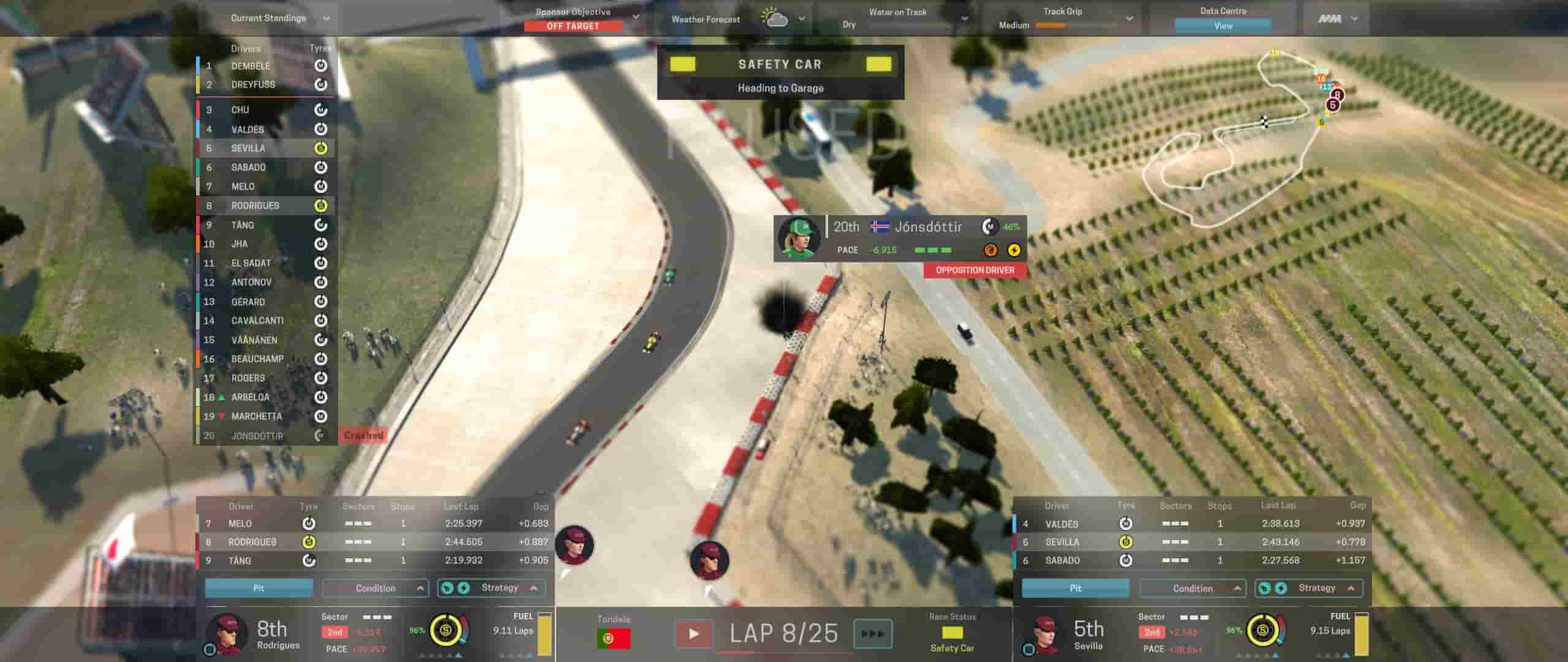This screenshot has width=1568, height=662.
Task: Select Jha in the standings list
Action: 239,244
